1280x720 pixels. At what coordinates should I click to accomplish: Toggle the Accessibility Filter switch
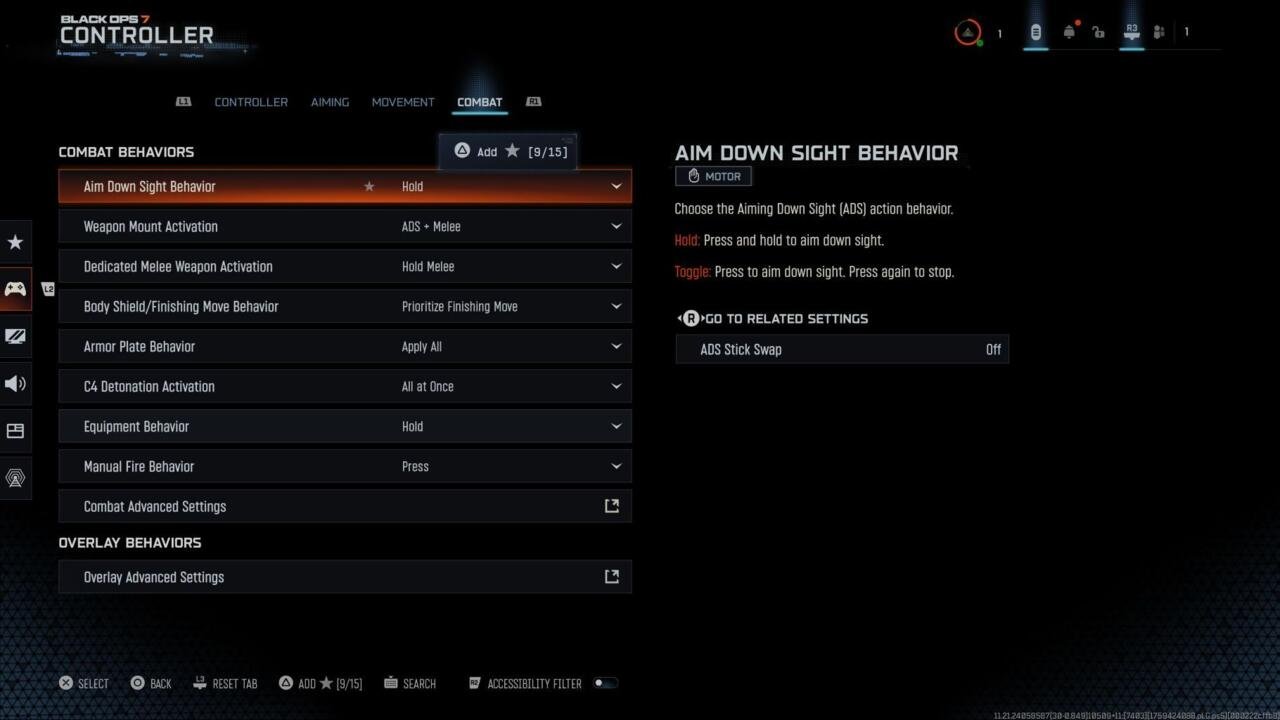(x=605, y=683)
